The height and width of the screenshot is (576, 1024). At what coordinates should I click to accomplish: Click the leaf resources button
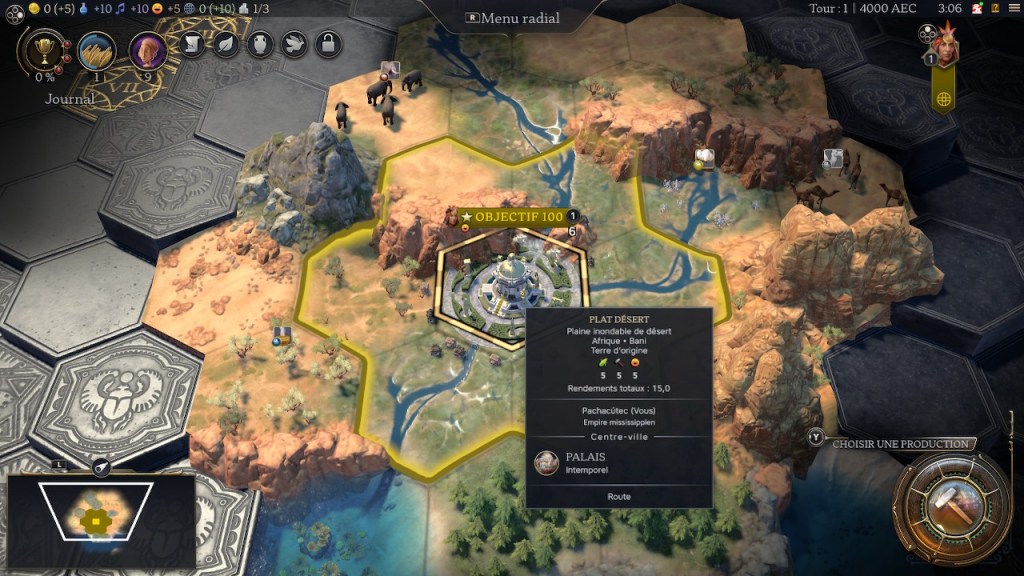(226, 44)
